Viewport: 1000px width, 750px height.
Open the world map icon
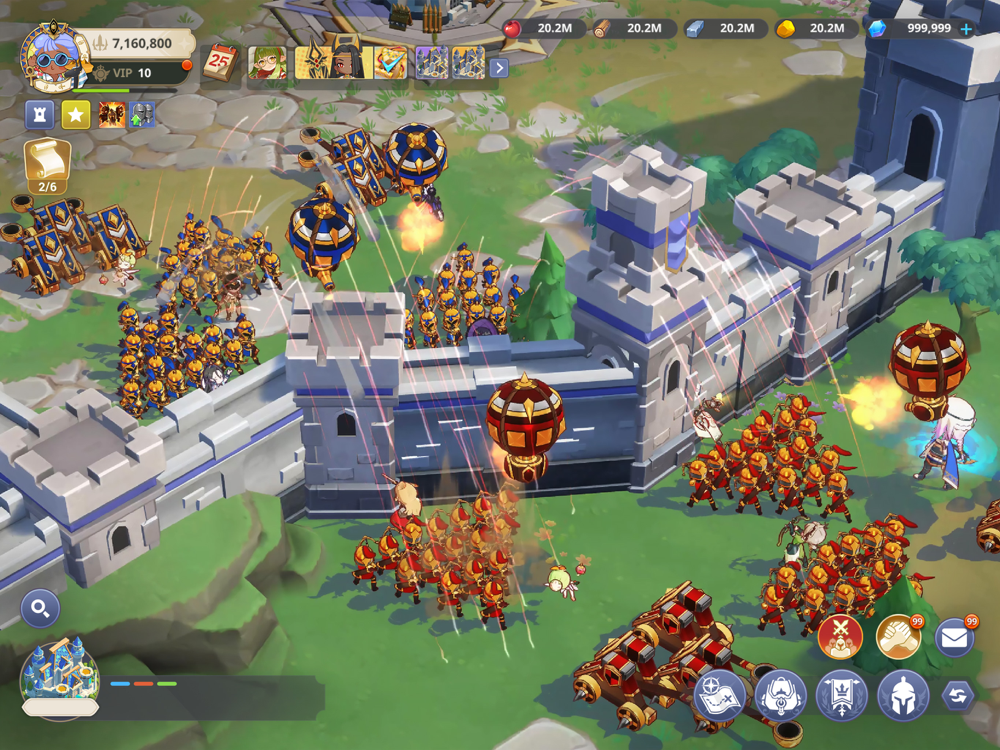click(x=720, y=696)
